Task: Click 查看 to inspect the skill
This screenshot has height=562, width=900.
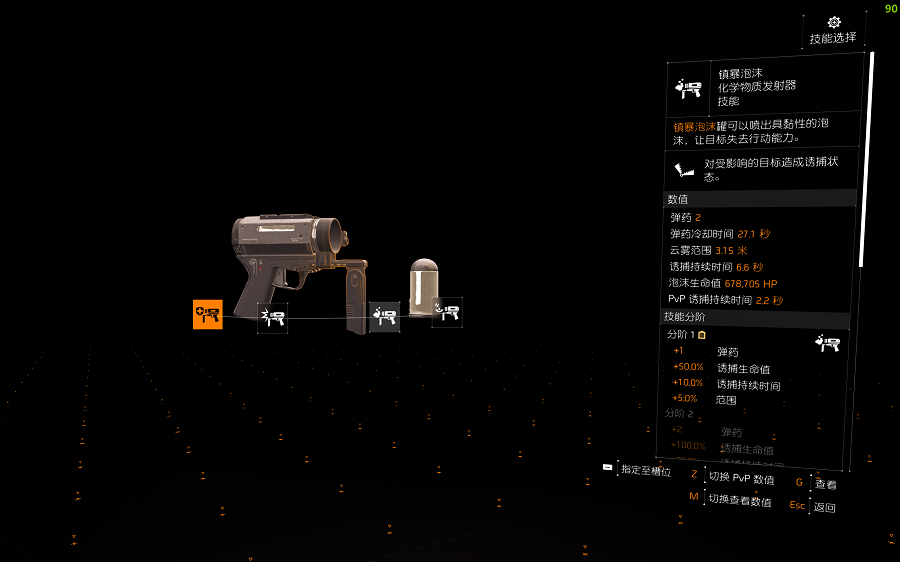Action: 825,484
